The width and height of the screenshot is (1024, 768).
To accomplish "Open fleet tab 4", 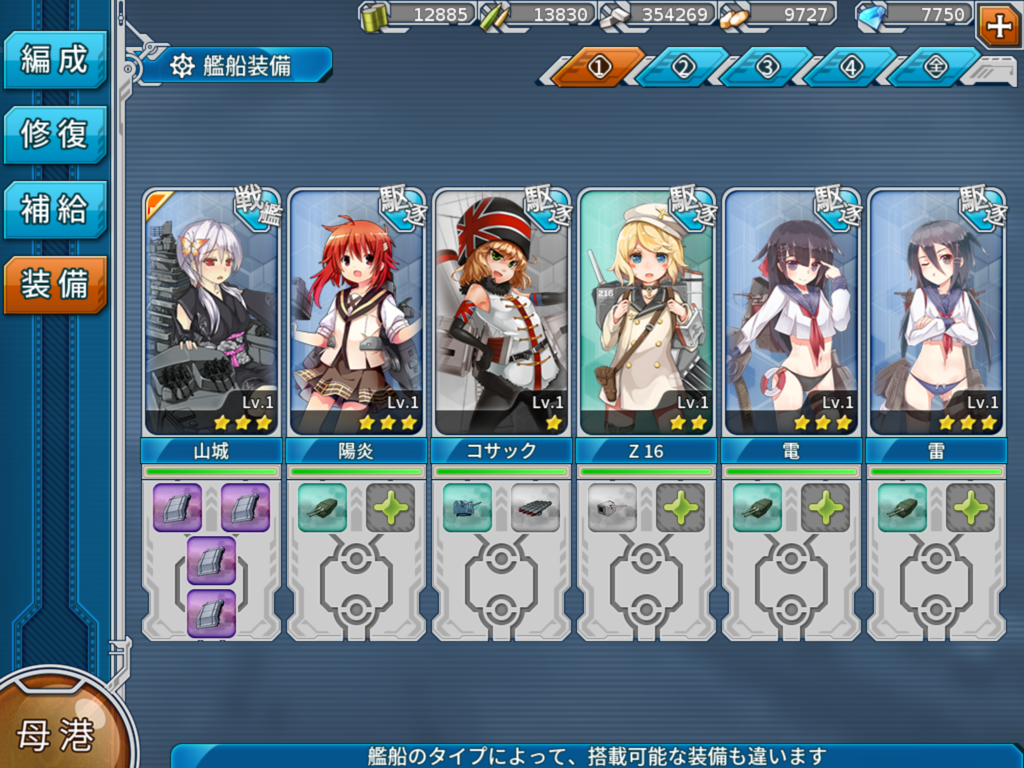I will [851, 67].
